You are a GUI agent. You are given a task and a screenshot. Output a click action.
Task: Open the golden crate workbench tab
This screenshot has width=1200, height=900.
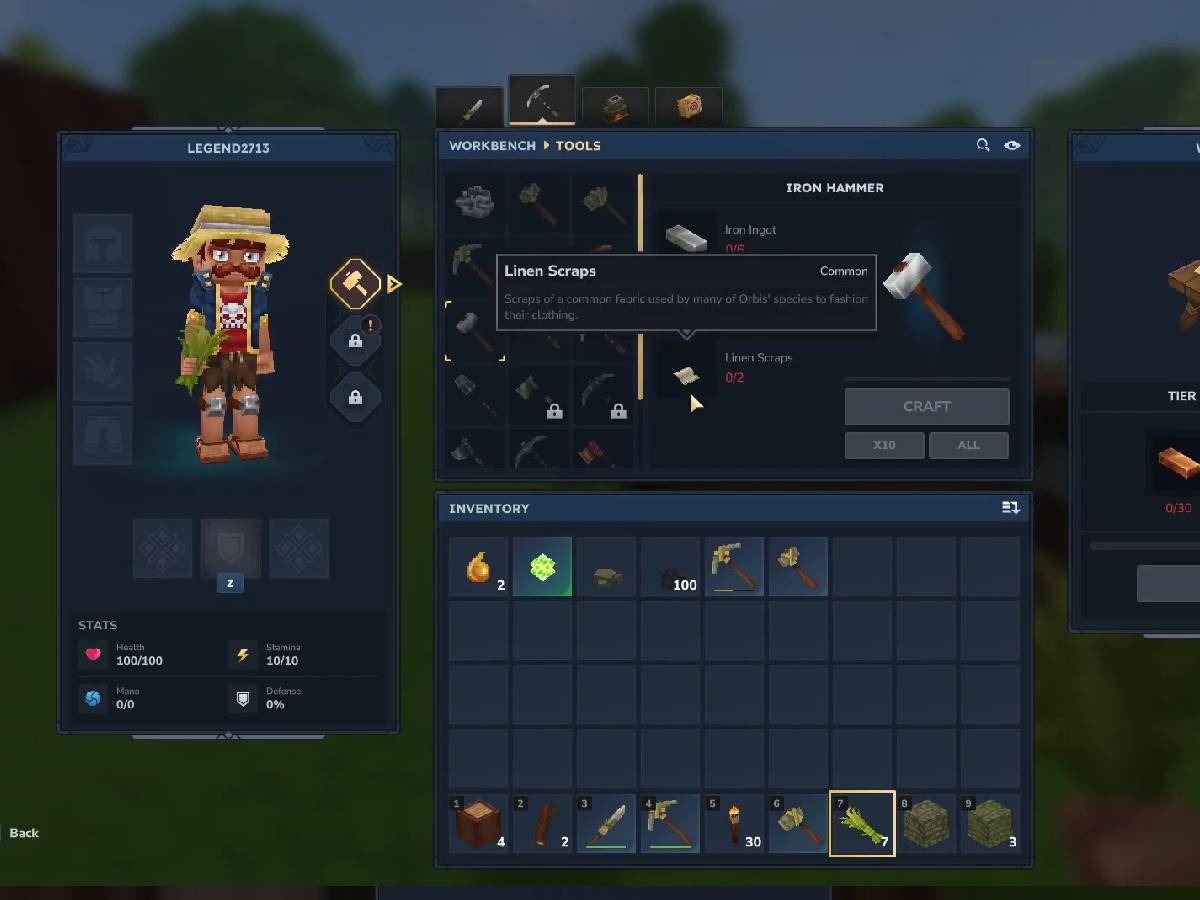point(688,108)
